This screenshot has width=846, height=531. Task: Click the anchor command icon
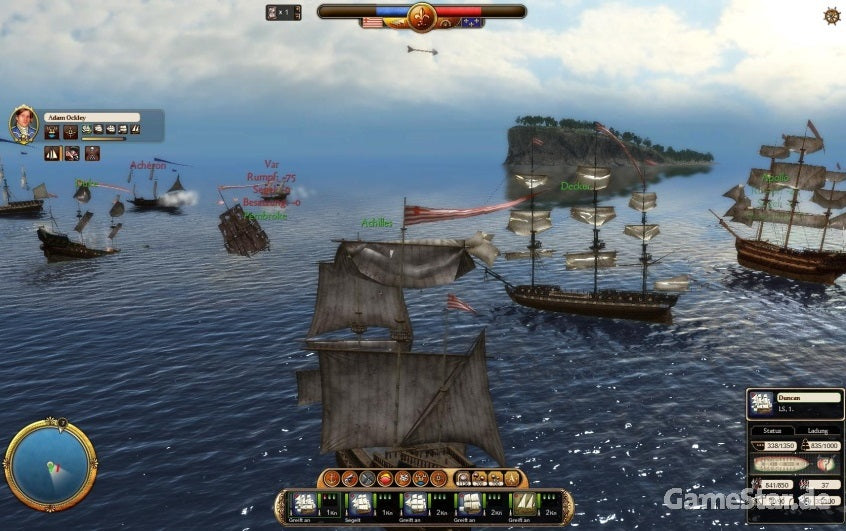click(x=333, y=479)
